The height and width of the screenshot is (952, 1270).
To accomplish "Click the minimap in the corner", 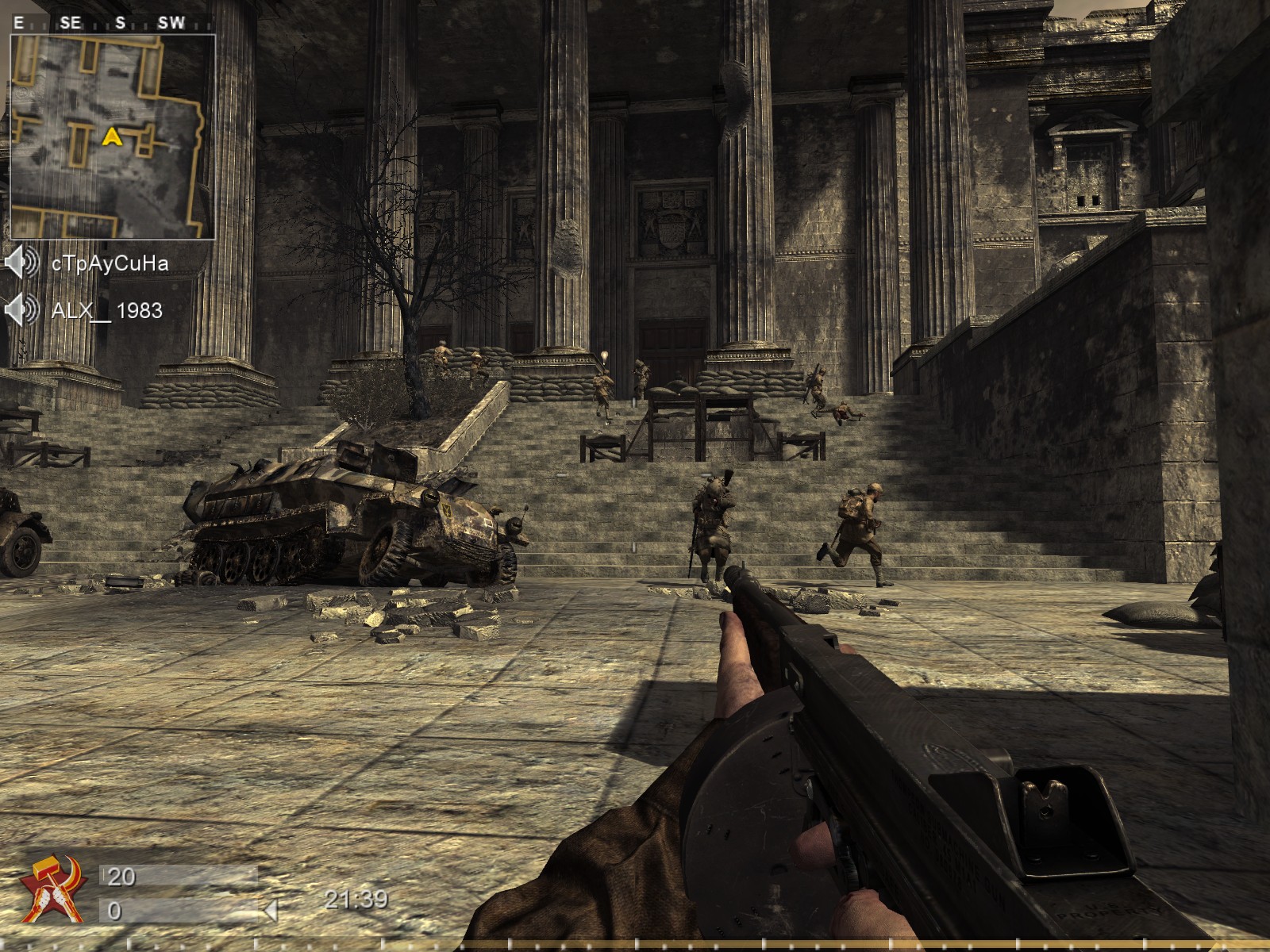I will coord(112,136).
